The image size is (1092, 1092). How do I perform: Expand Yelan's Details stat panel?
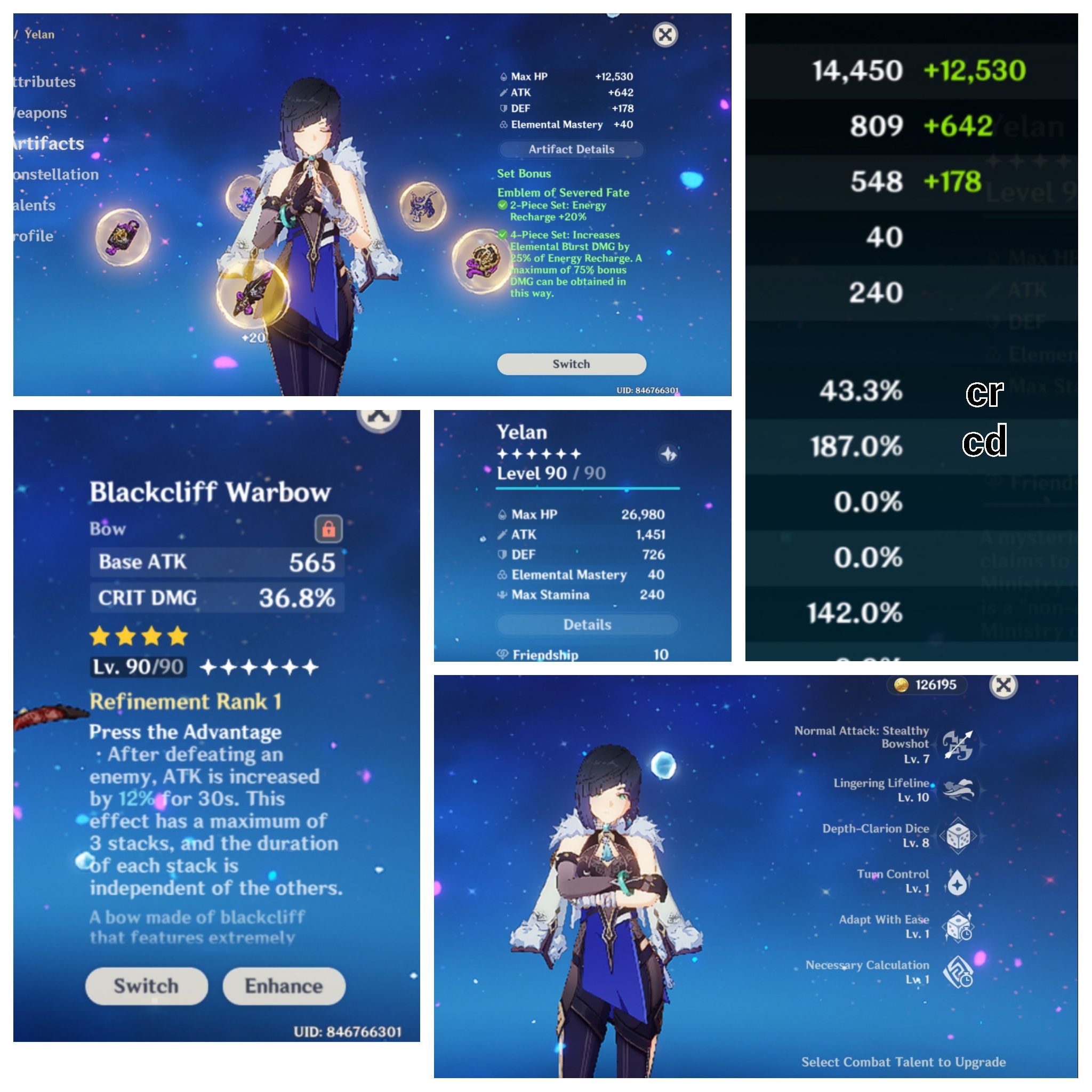pyautogui.click(x=587, y=624)
